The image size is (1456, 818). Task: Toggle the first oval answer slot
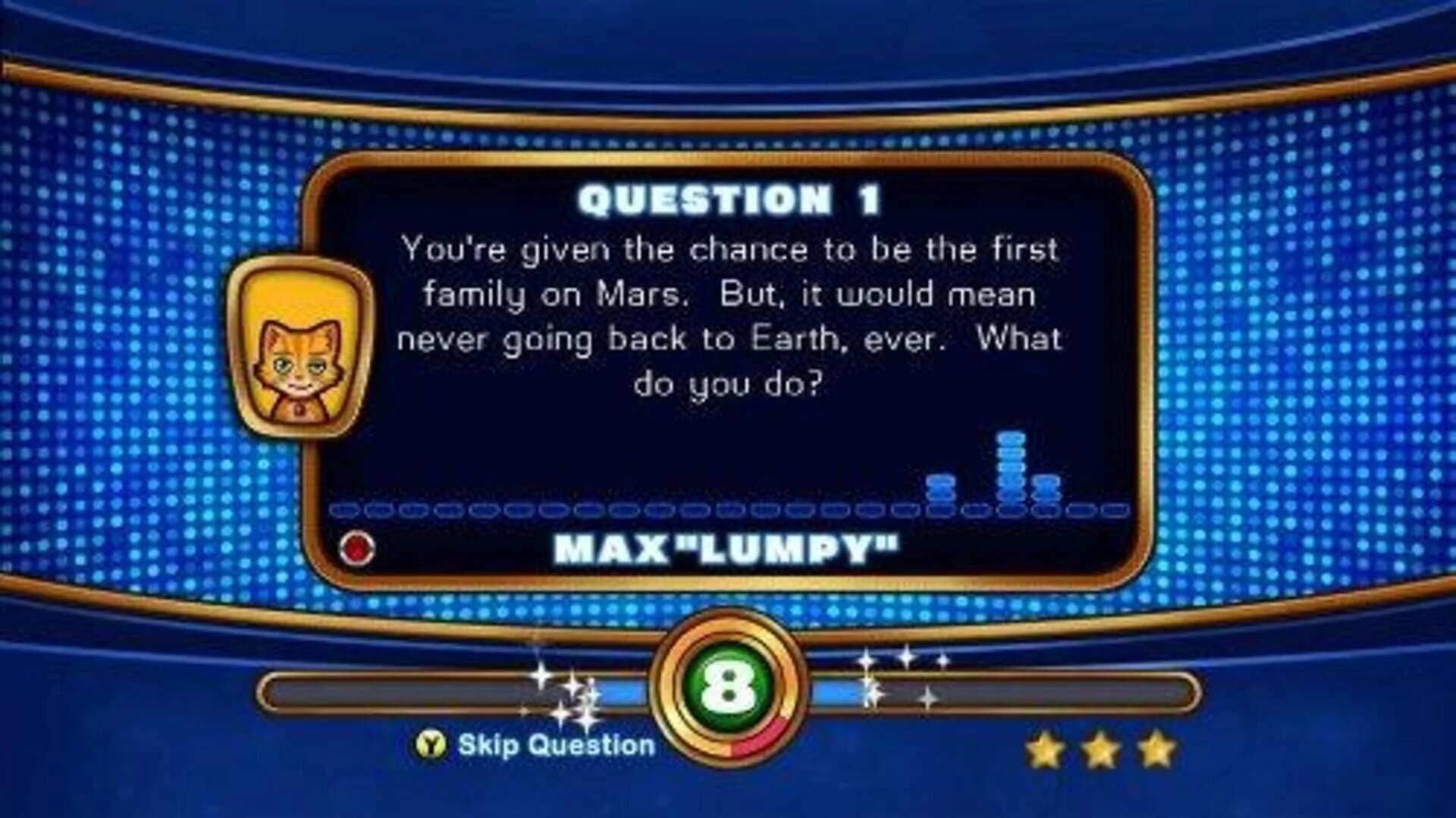pos(347,509)
